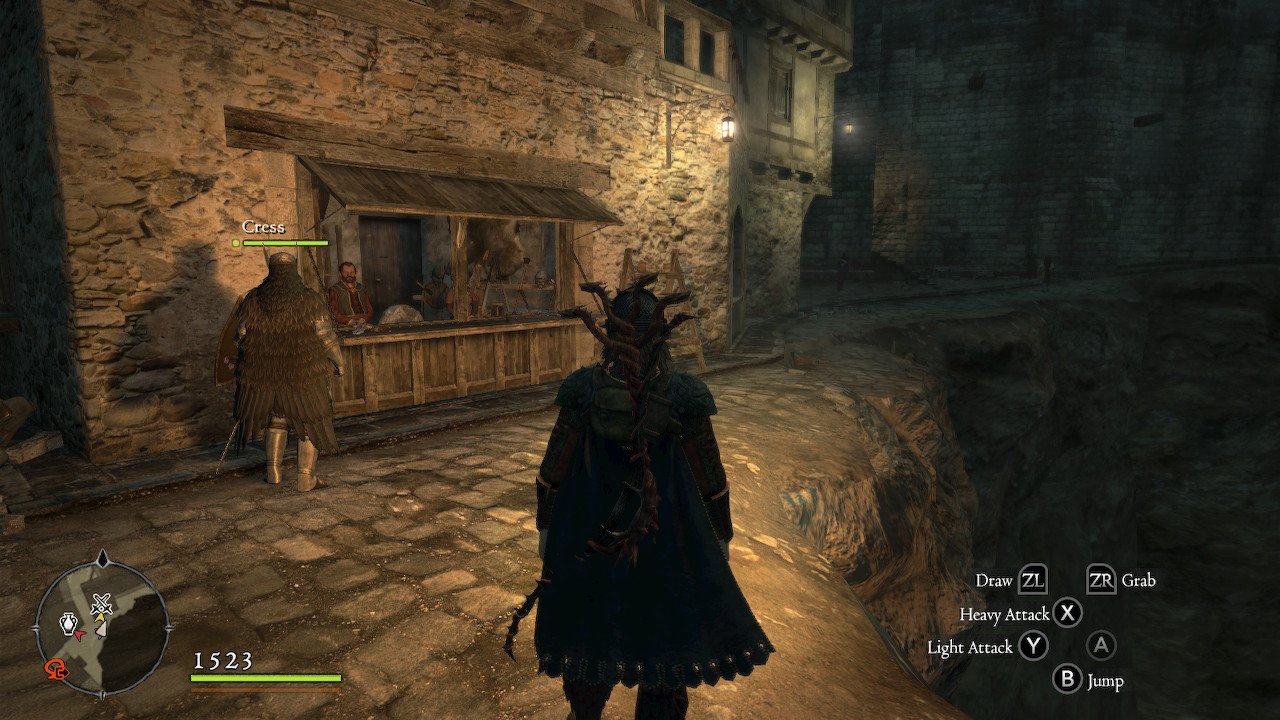Open the circular minimap
Viewport: 1280px width, 720px height.
coord(102,627)
